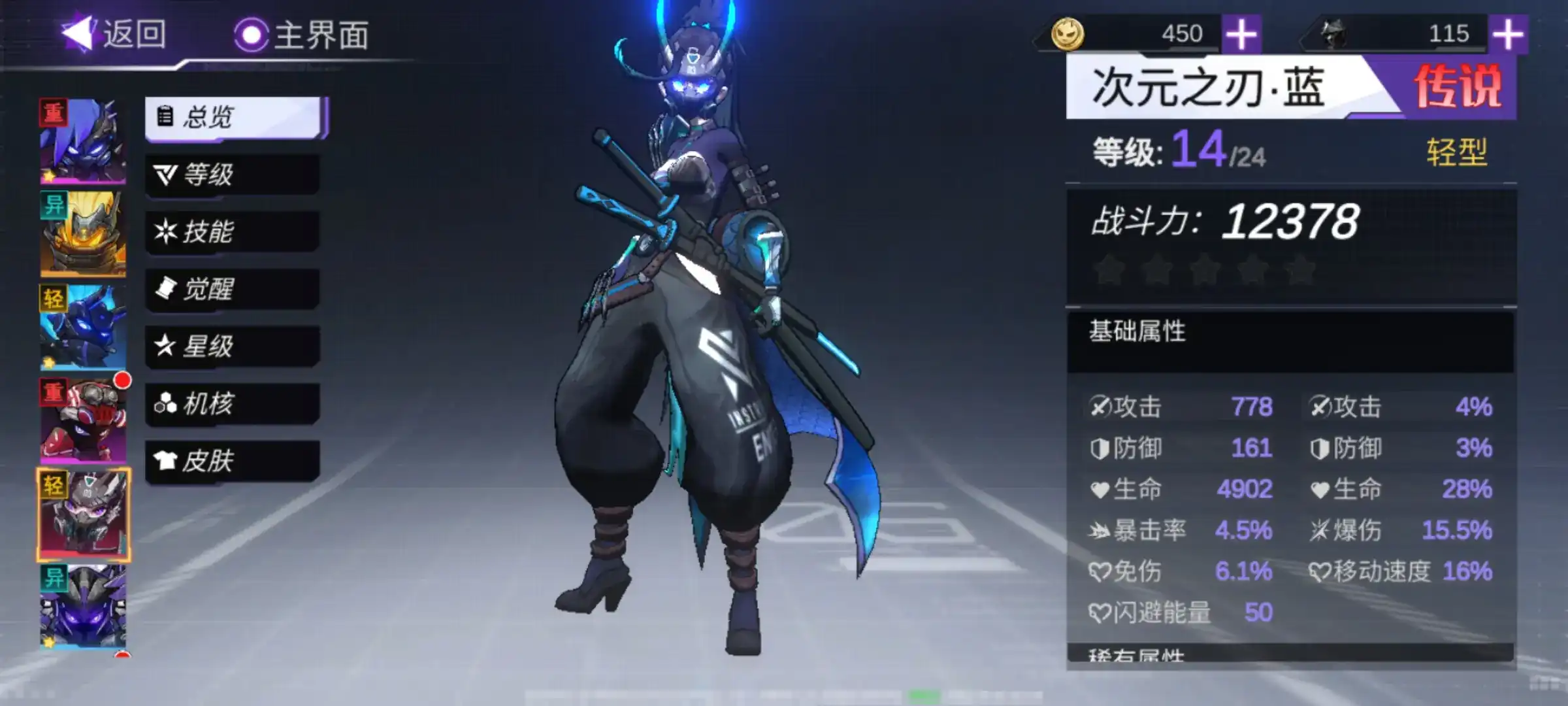The width and height of the screenshot is (1568, 706).
Task: Select the 觉醒 awakening spool icon
Action: tap(166, 288)
